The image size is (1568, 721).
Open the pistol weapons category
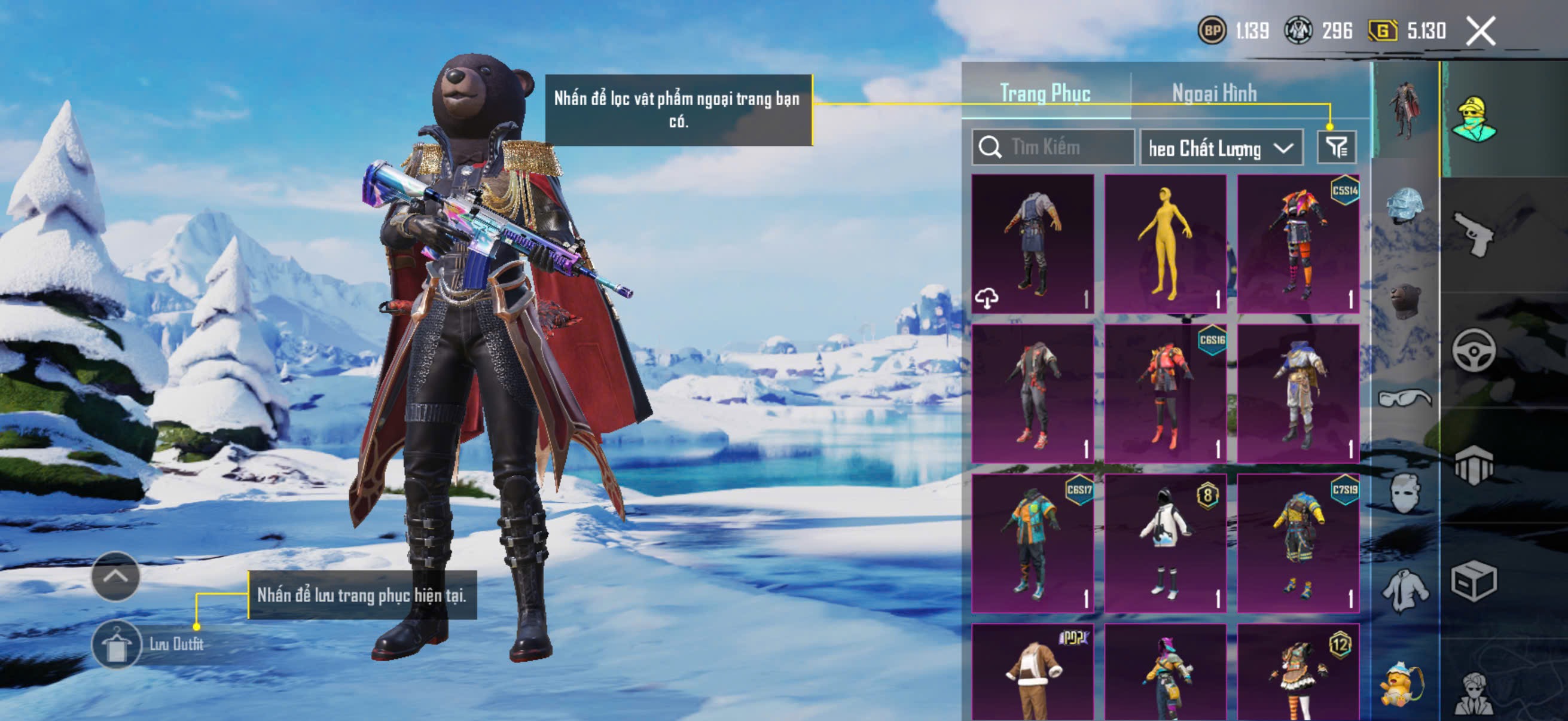1473,234
